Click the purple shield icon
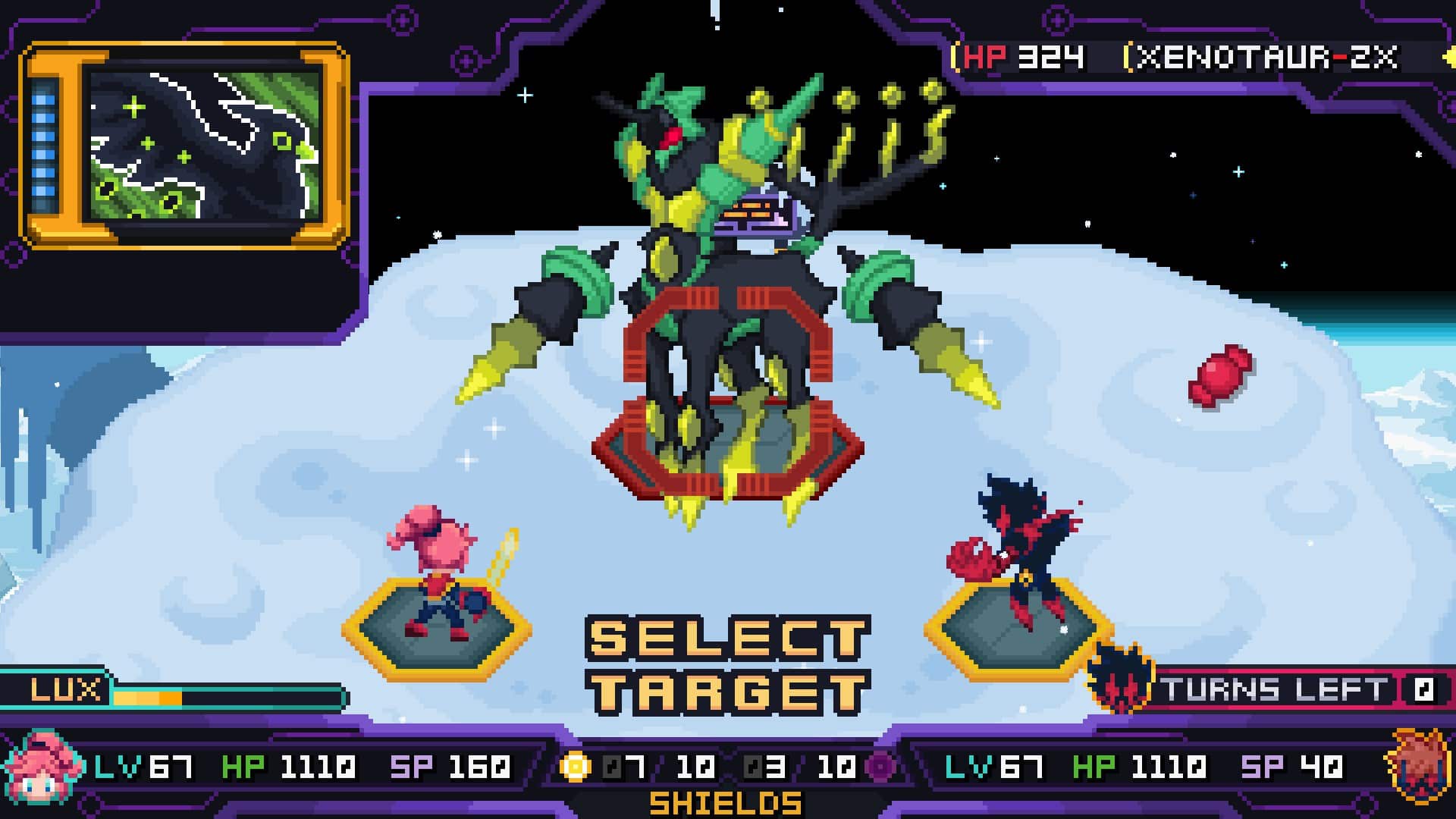Image resolution: width=1456 pixels, height=819 pixels. pos(880,767)
